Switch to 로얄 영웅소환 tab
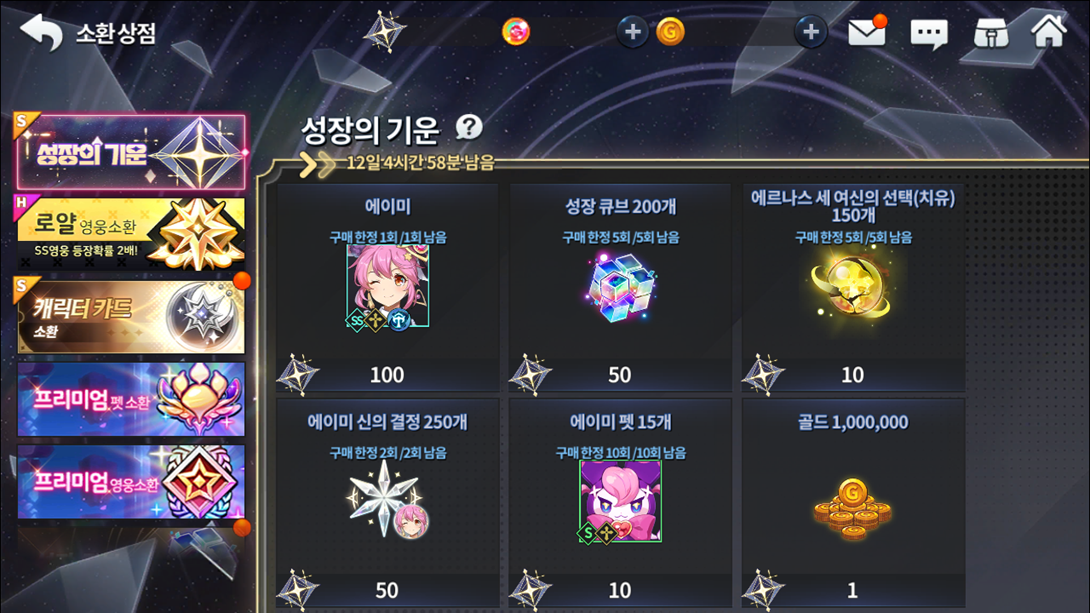The image size is (1090, 613). coord(130,233)
